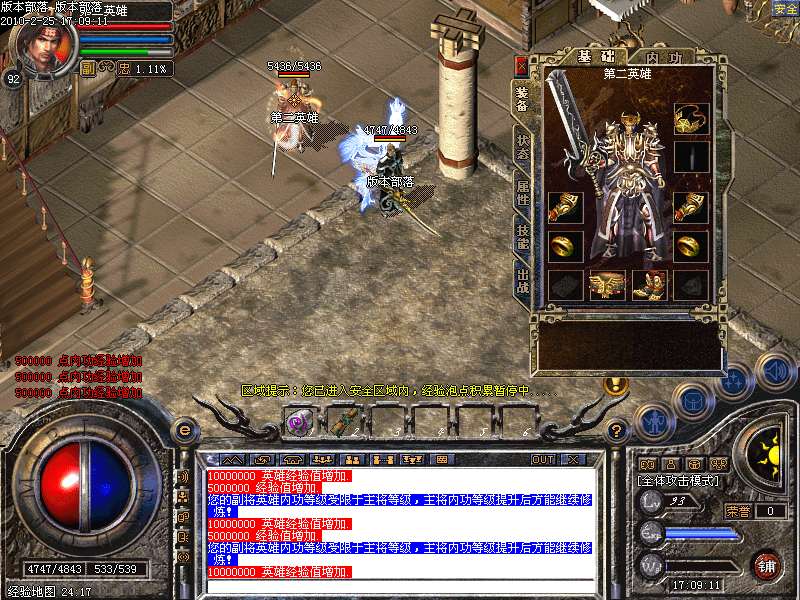800x600 pixels.
Task: Open help with the question mark button
Action: pos(616,431)
